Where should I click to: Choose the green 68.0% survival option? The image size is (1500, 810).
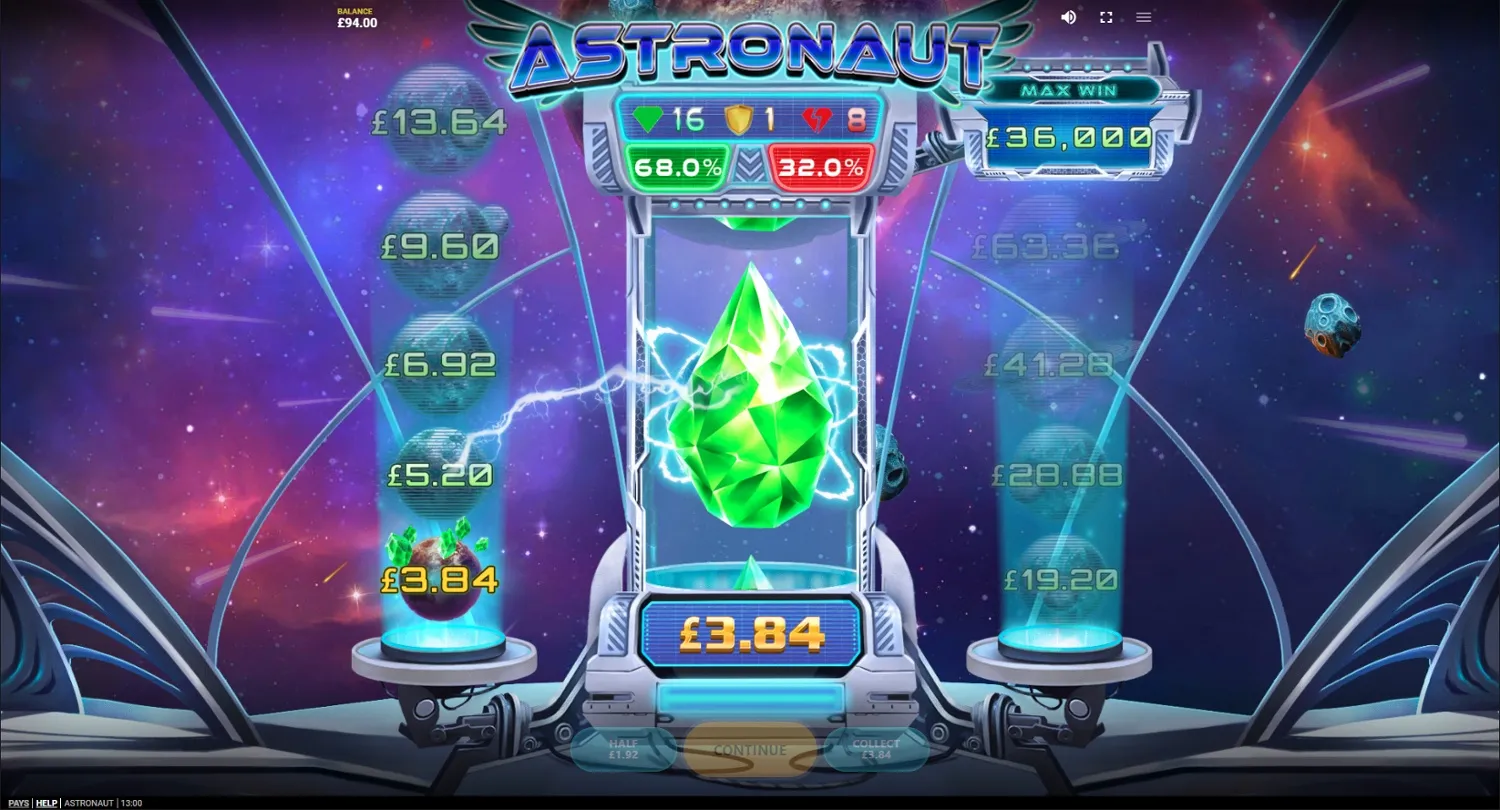[x=676, y=167]
